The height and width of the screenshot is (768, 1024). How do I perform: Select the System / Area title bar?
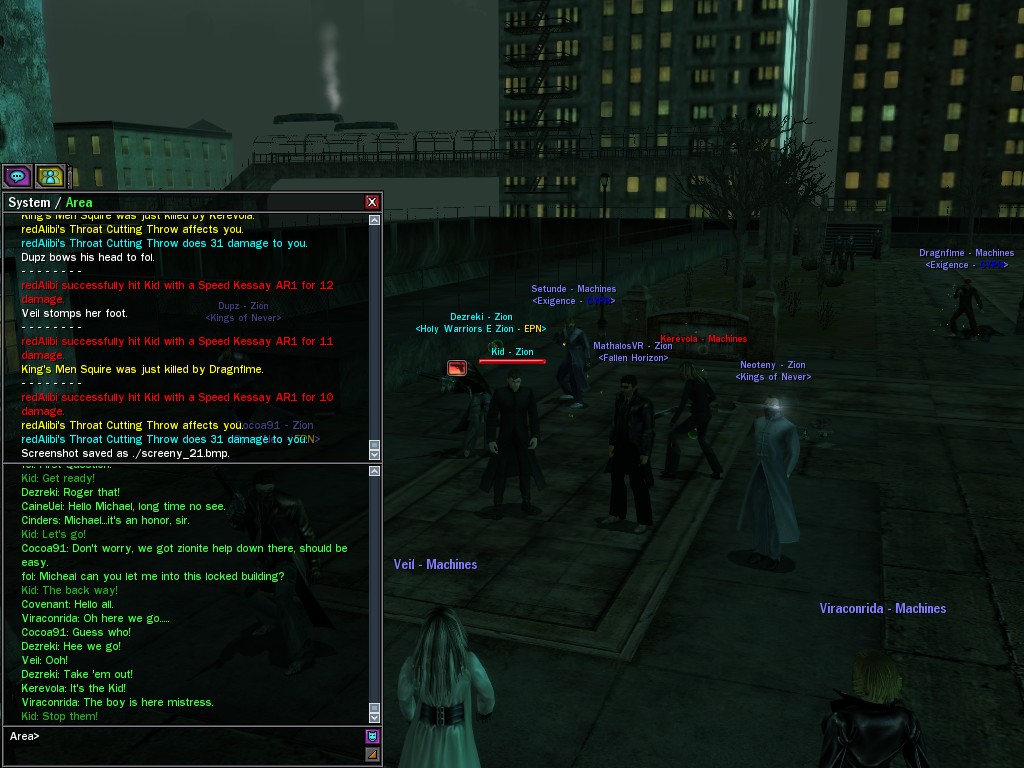(180, 202)
